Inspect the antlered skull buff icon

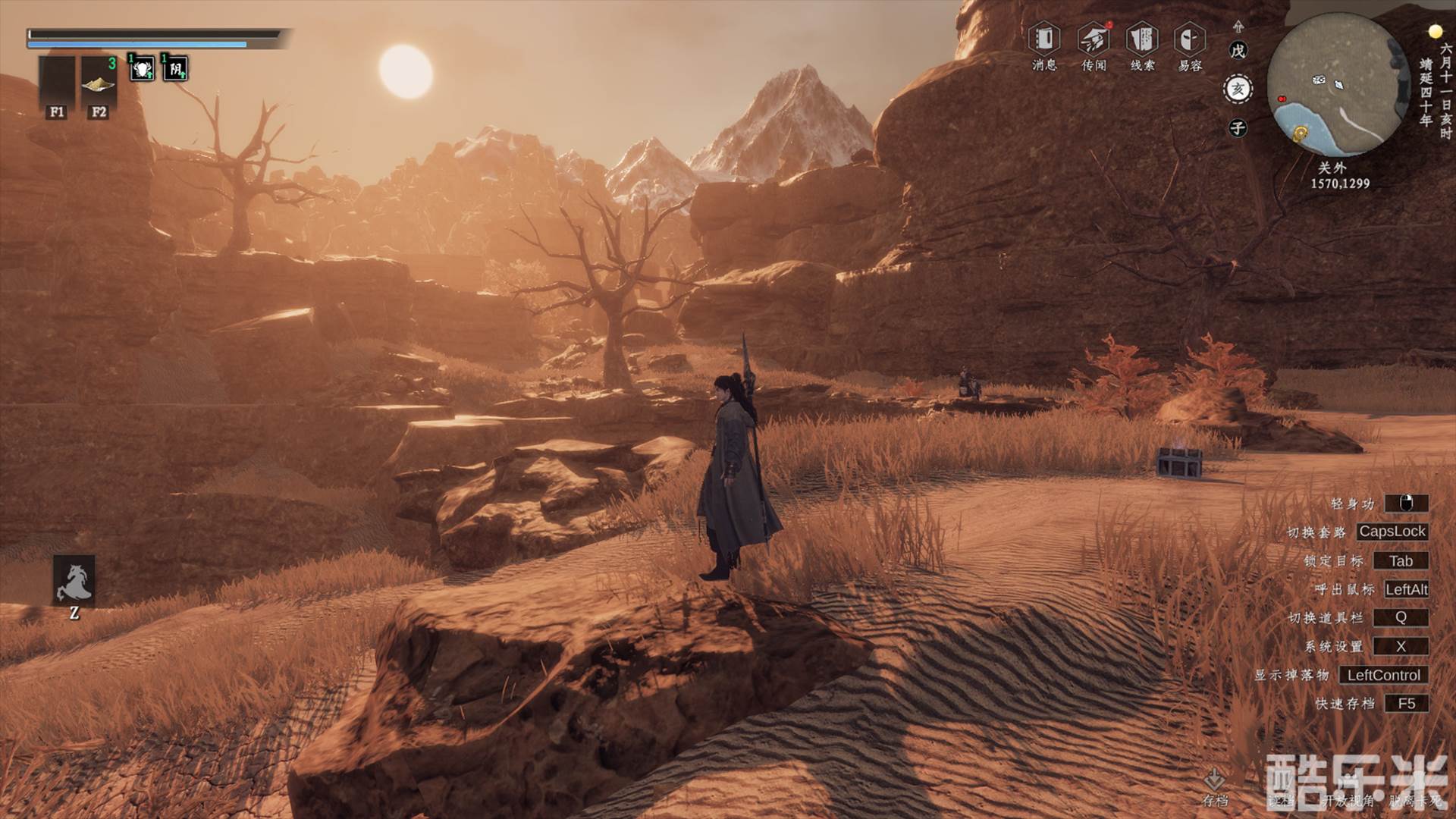point(142,69)
